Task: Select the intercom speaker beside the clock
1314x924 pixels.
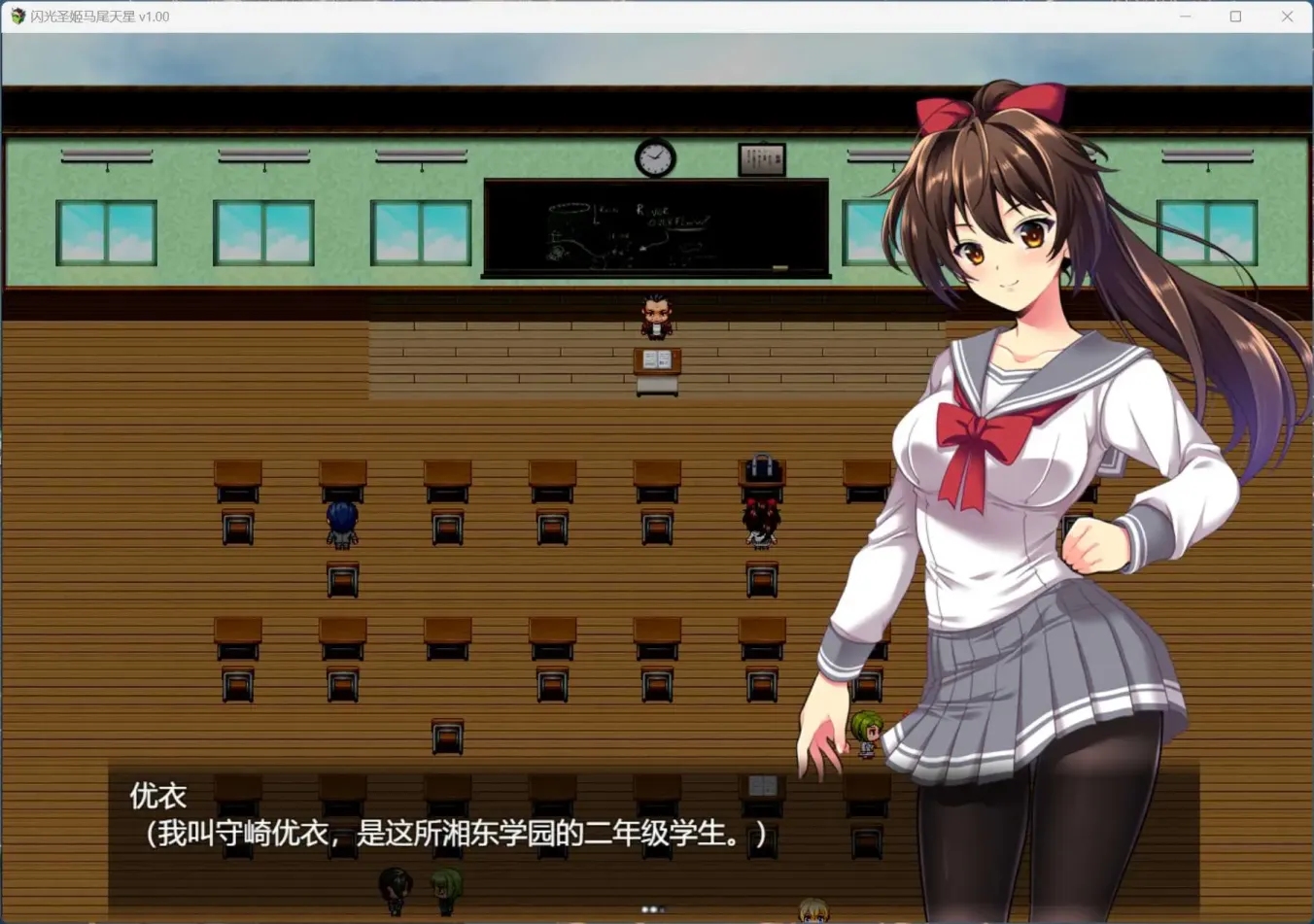Action: pyautogui.click(x=763, y=160)
